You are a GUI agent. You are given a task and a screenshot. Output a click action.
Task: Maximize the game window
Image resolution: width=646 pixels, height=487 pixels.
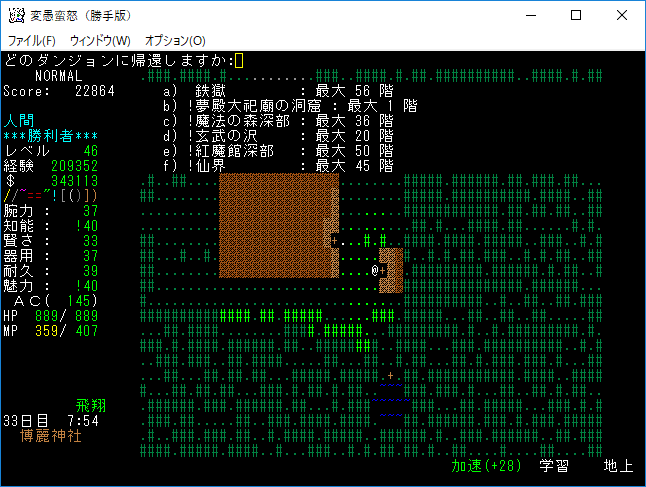[x=576, y=15]
